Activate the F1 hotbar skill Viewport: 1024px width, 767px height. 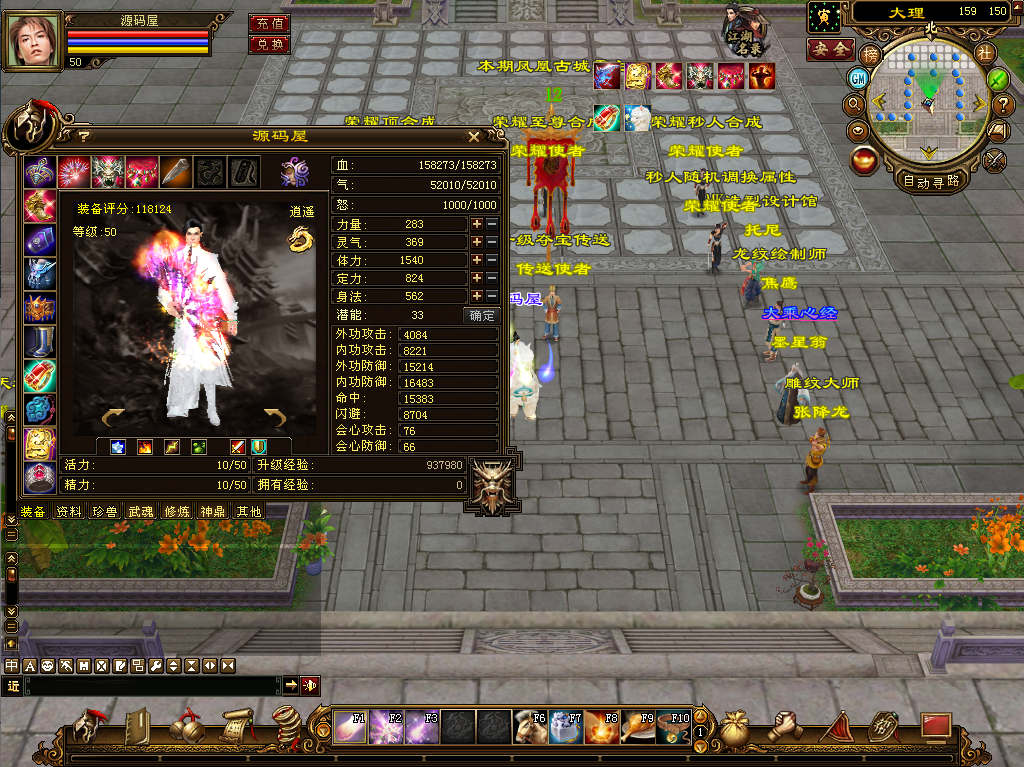pos(351,726)
